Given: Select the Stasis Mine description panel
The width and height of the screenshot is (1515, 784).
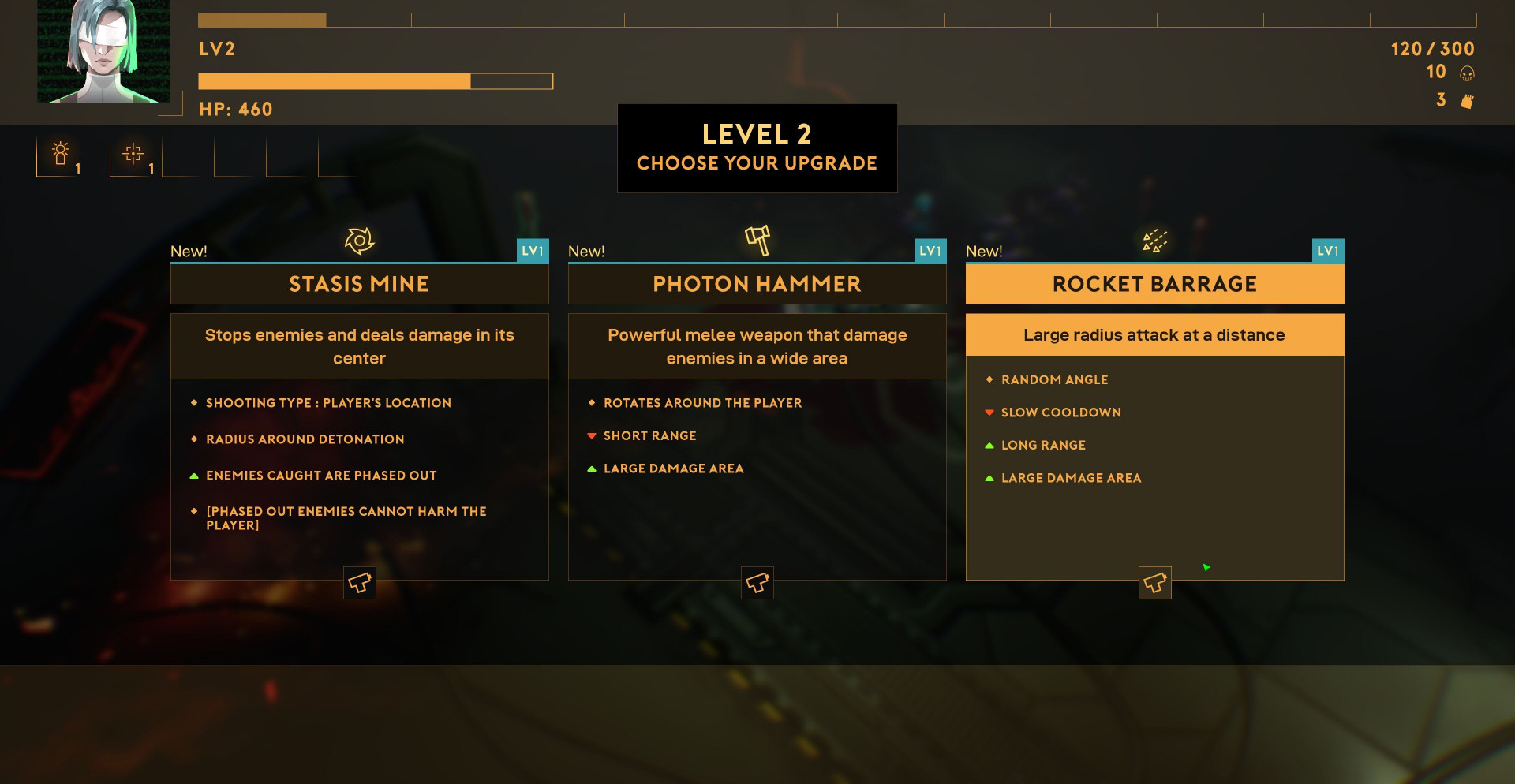Looking at the screenshot, I should point(359,347).
